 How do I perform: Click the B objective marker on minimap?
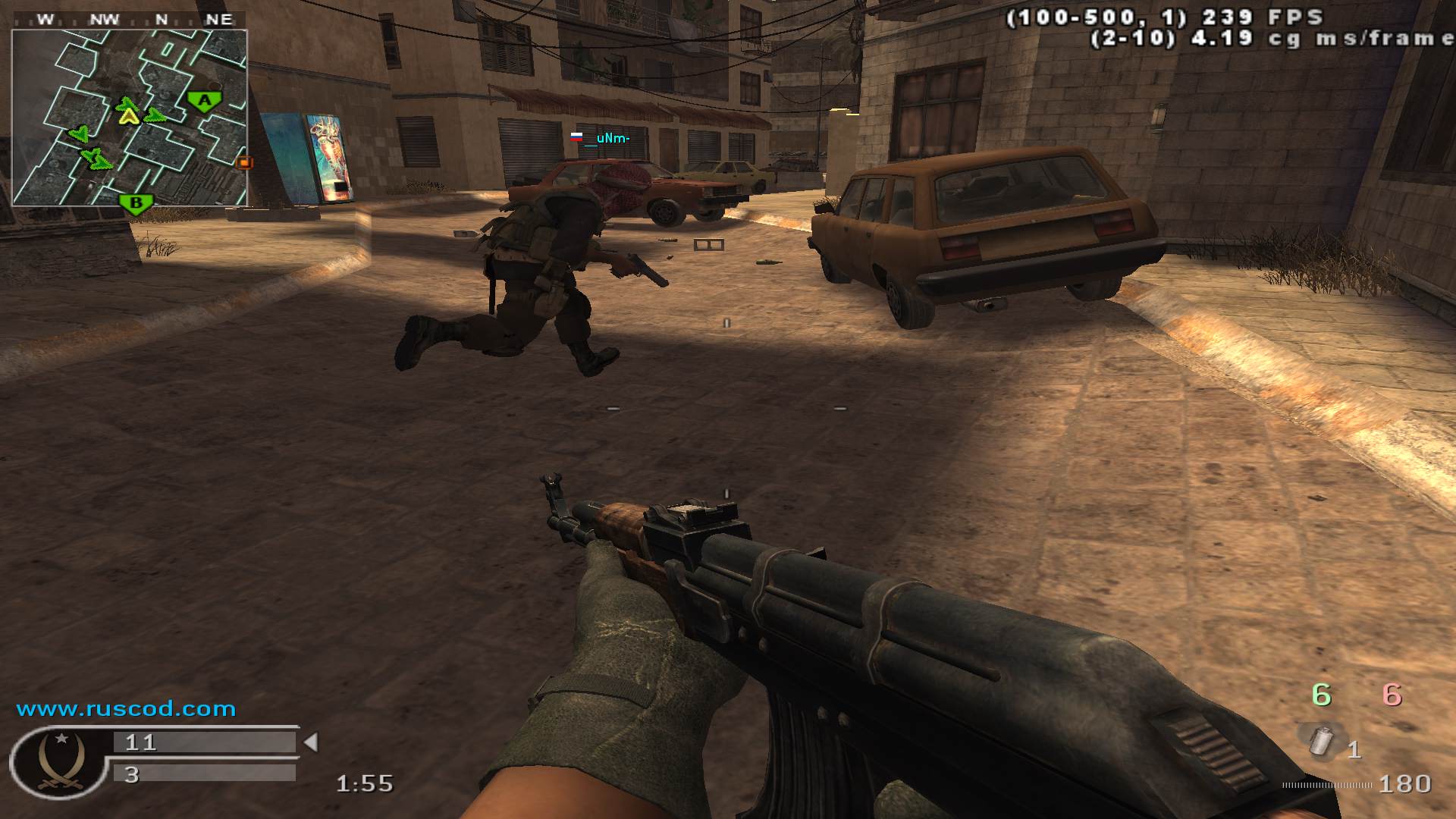point(136,203)
